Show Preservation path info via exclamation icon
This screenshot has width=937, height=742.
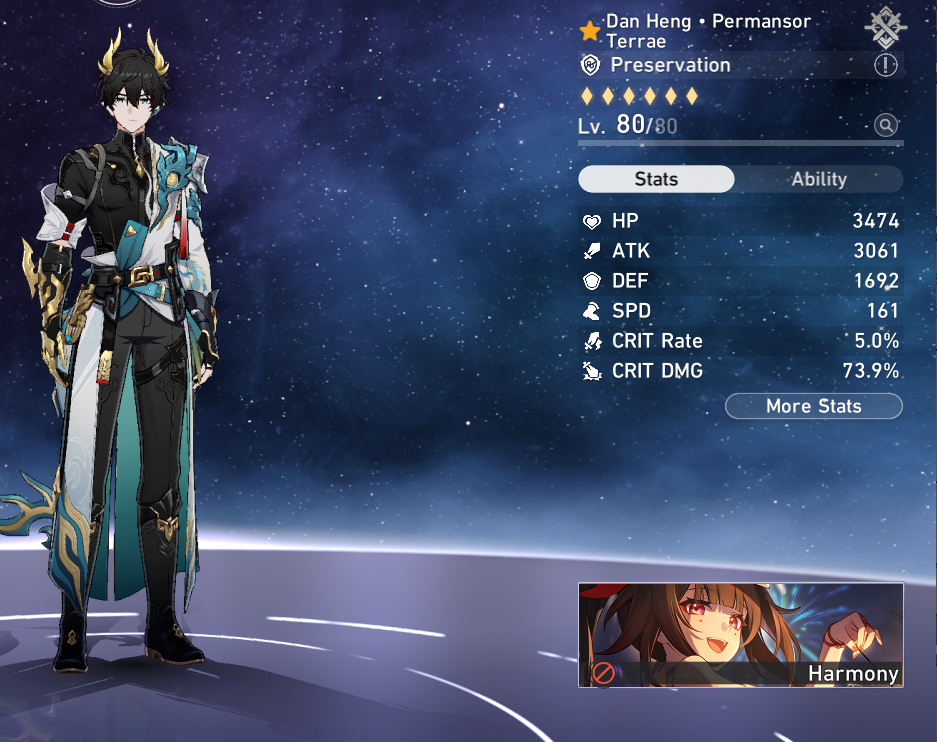(886, 66)
